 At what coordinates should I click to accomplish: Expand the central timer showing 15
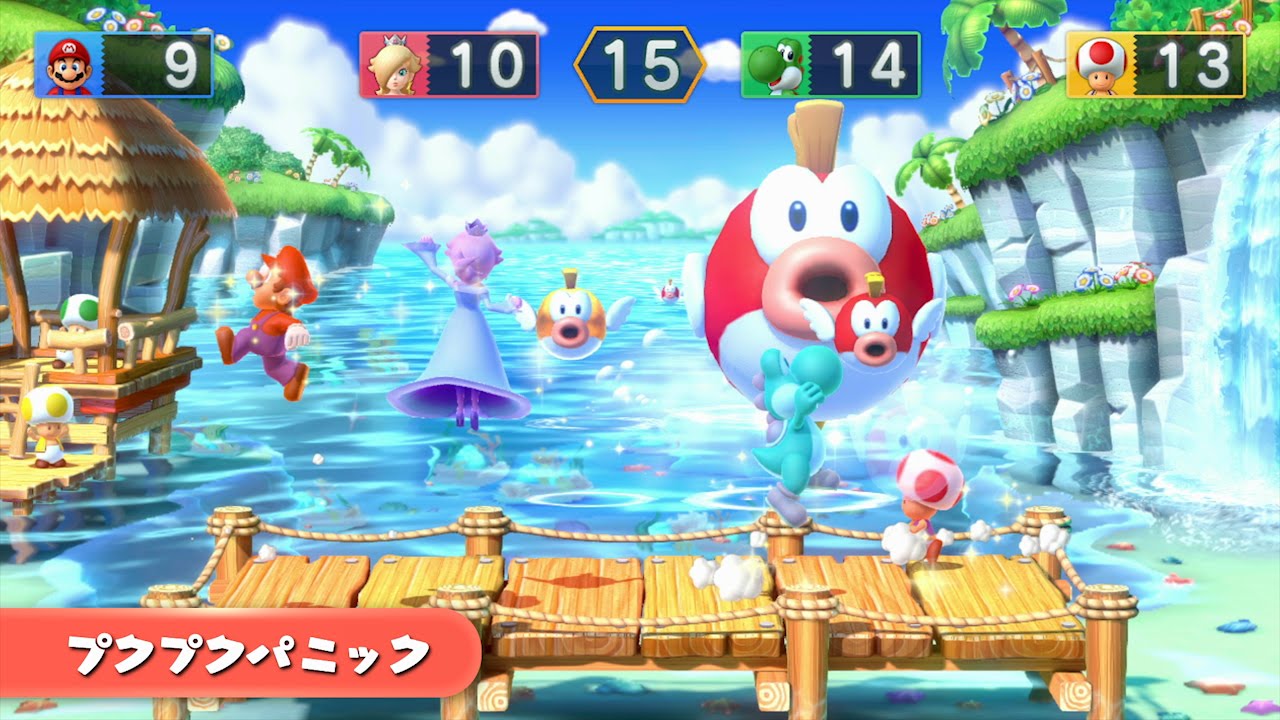point(640,62)
